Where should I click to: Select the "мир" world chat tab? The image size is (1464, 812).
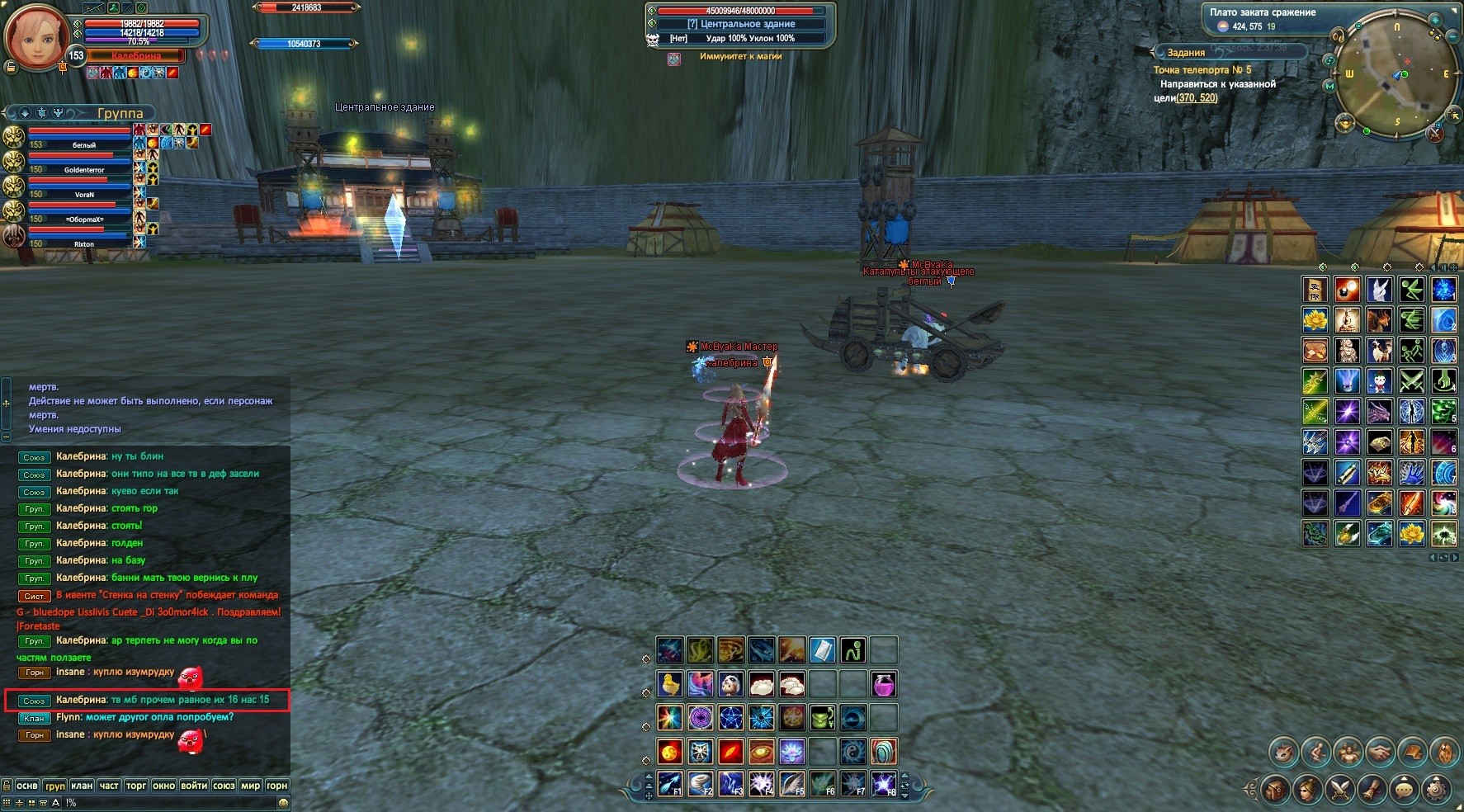click(250, 786)
